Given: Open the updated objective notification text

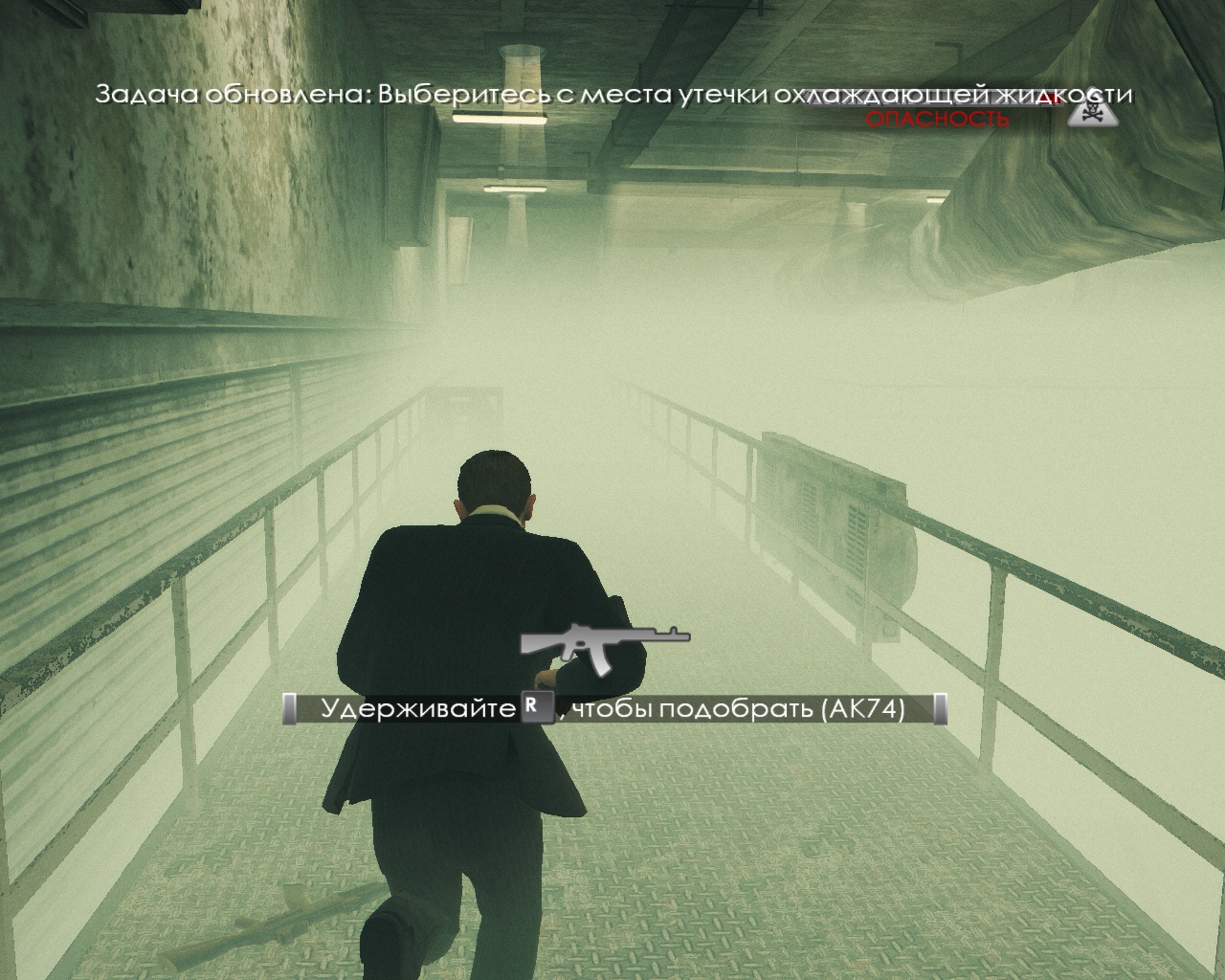Looking at the screenshot, I should coord(612,96).
